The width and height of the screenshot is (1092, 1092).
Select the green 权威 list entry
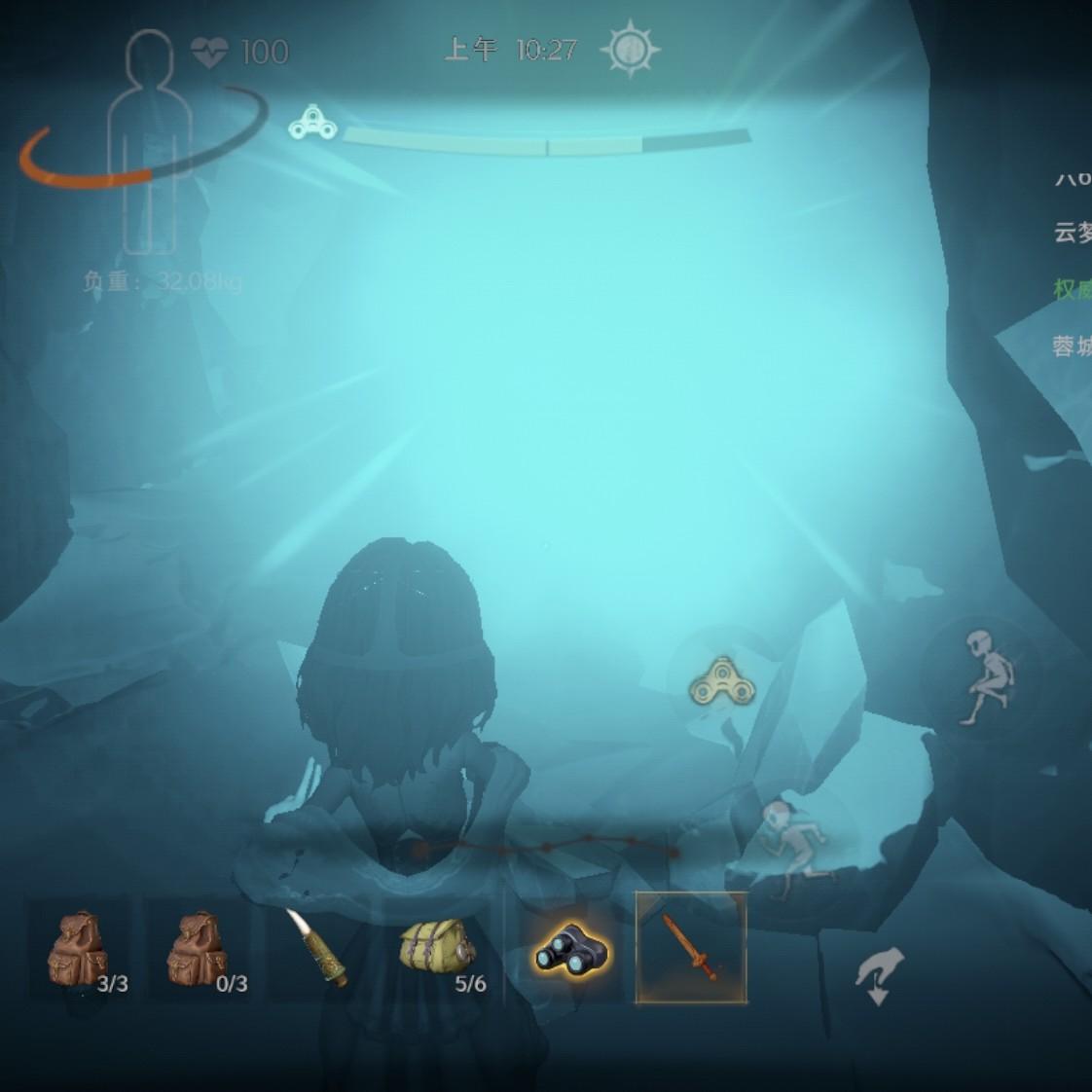tap(1073, 289)
